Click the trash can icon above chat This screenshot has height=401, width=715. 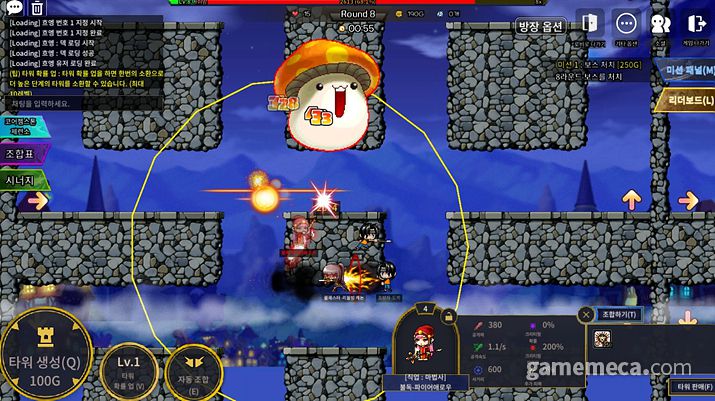pyautogui.click(x=37, y=8)
